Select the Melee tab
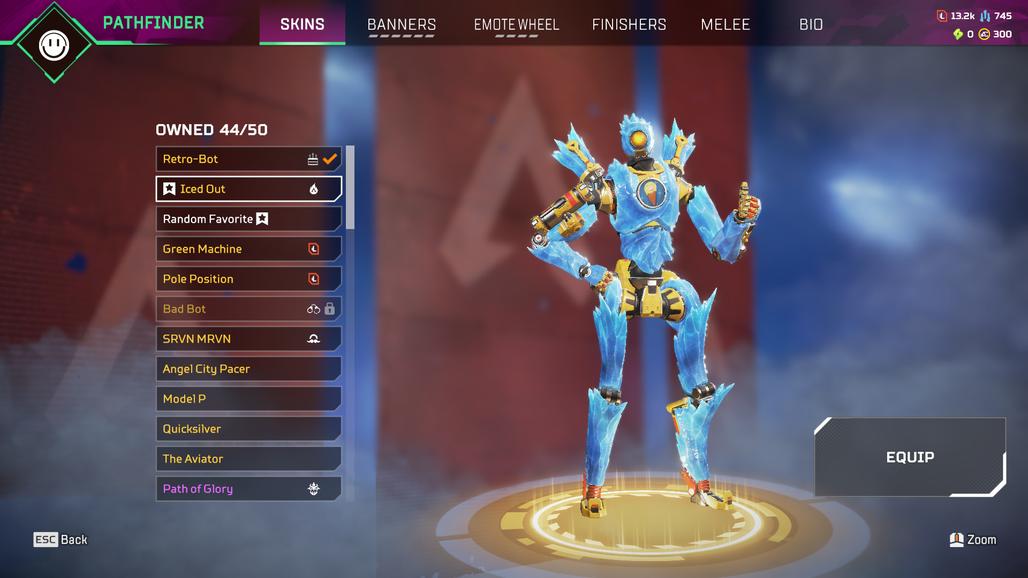The height and width of the screenshot is (578, 1028). coord(725,24)
